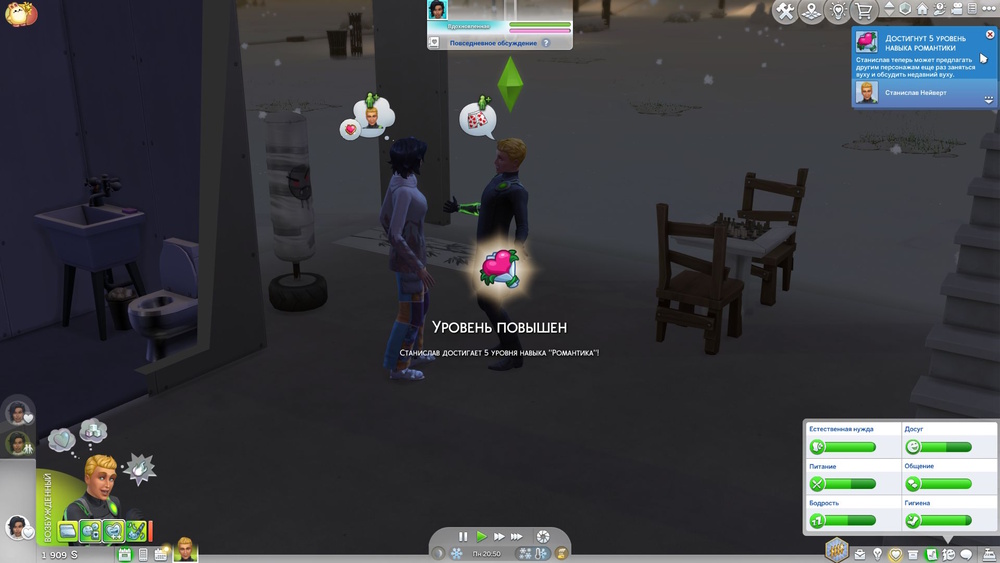Viewport: 1000px width, 563px height.
Task: Open the speech bubble panel tab
Action: click(966, 554)
